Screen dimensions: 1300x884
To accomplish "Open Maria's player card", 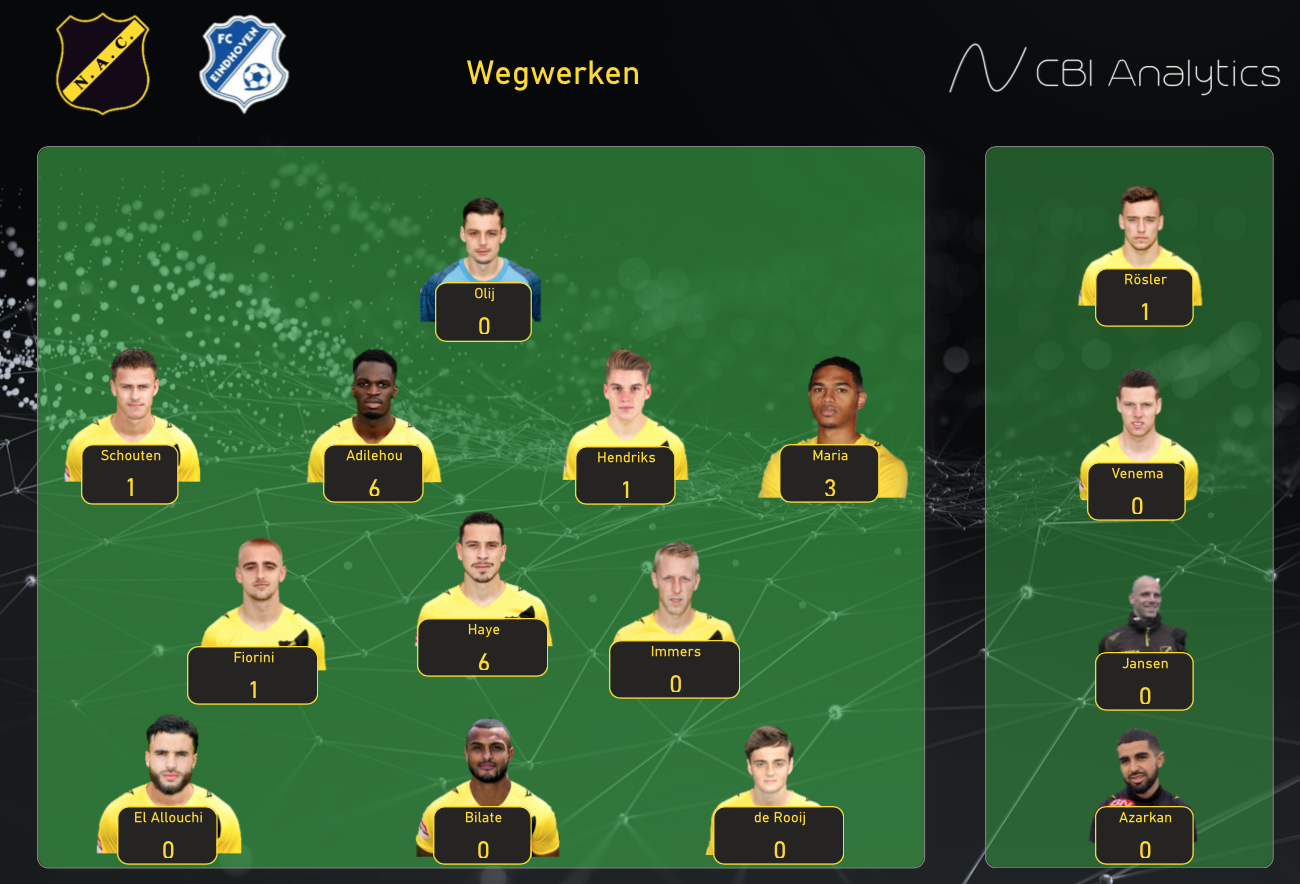I will (x=830, y=474).
